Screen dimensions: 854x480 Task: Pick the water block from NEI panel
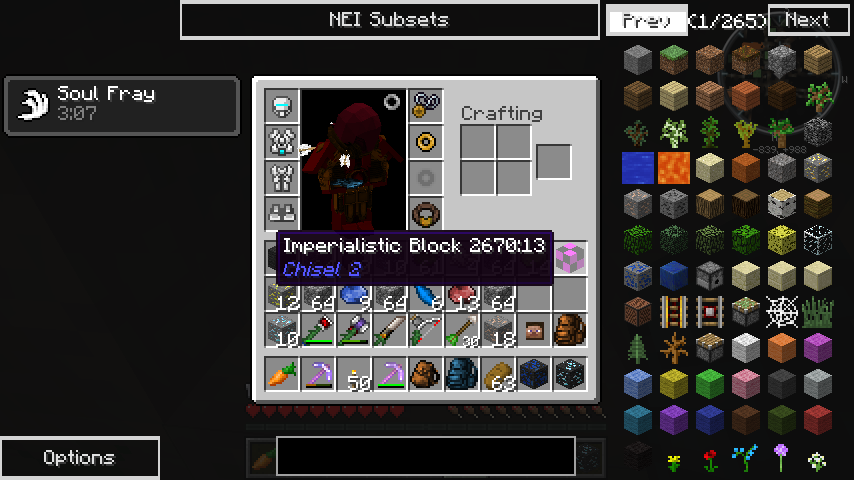[x=638, y=167]
